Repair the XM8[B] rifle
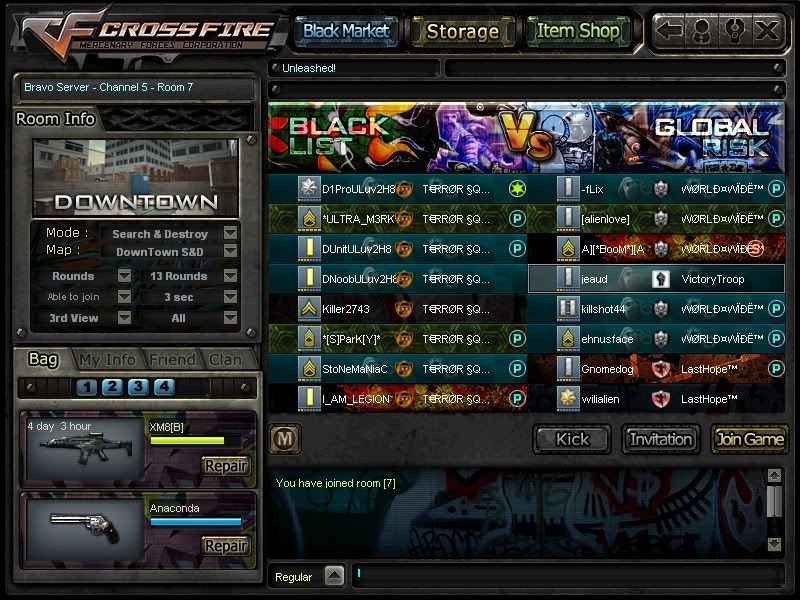The height and width of the screenshot is (600, 800). pos(225,465)
